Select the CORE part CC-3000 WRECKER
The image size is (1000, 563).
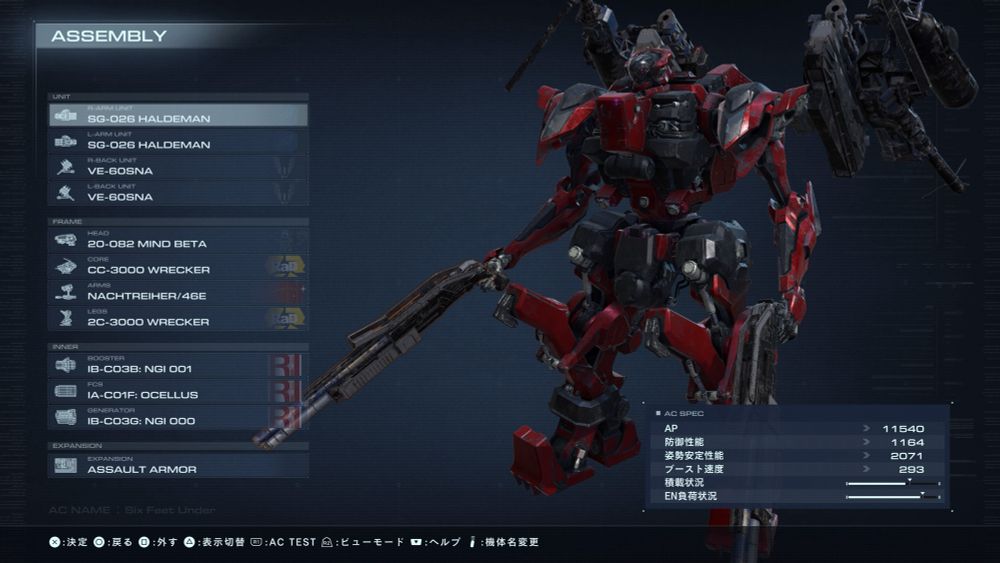pos(178,266)
